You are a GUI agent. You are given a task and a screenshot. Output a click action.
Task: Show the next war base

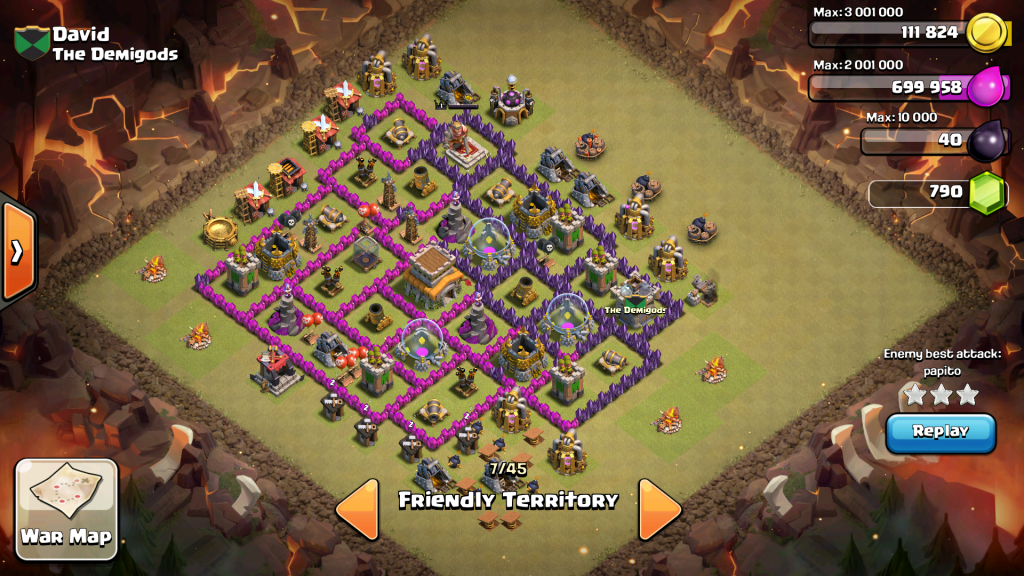click(660, 508)
